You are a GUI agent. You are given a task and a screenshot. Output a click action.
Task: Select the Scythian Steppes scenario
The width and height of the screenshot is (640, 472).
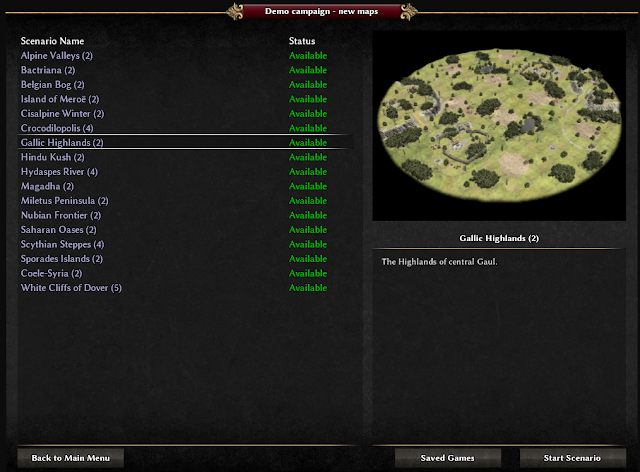click(x=63, y=244)
